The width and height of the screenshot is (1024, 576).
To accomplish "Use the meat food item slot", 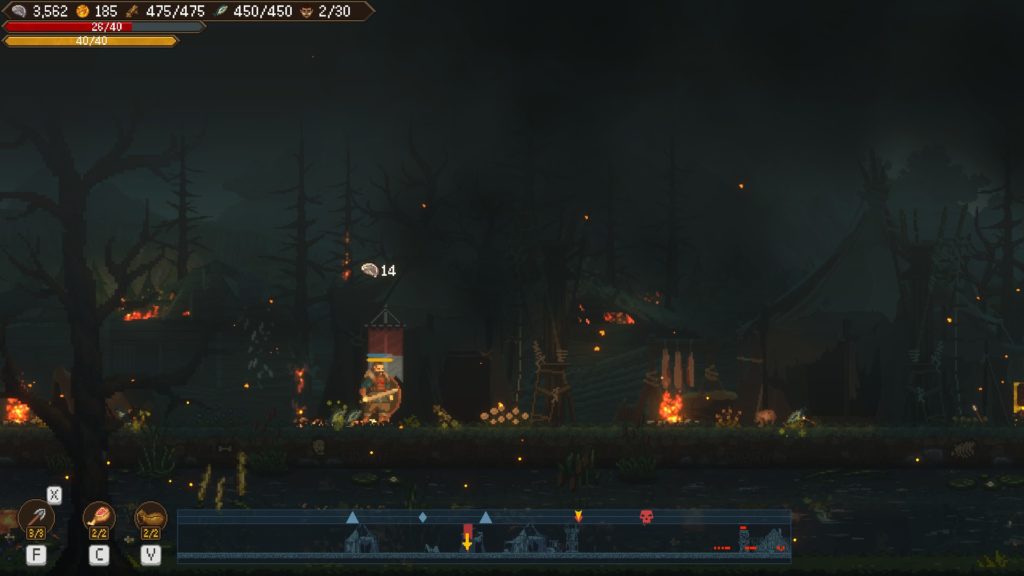I will (x=99, y=517).
